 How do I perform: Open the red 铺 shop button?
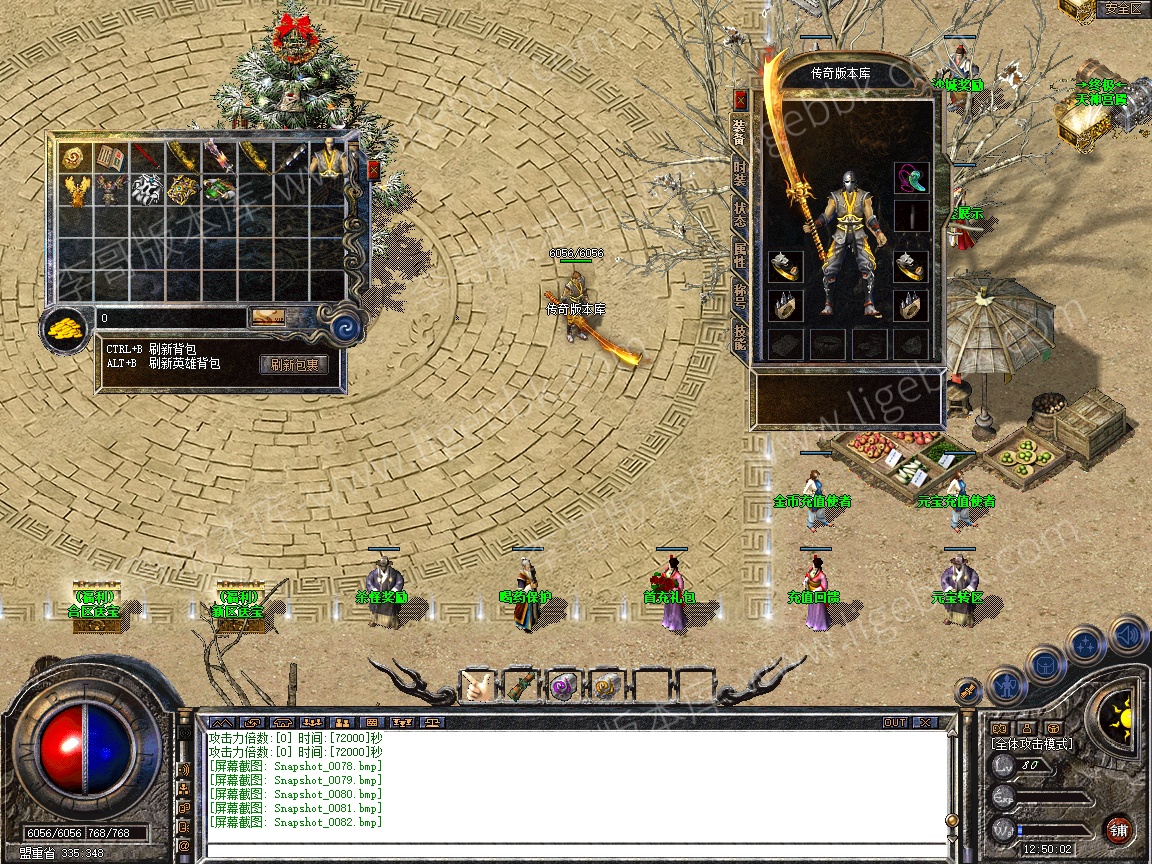(x=1118, y=829)
